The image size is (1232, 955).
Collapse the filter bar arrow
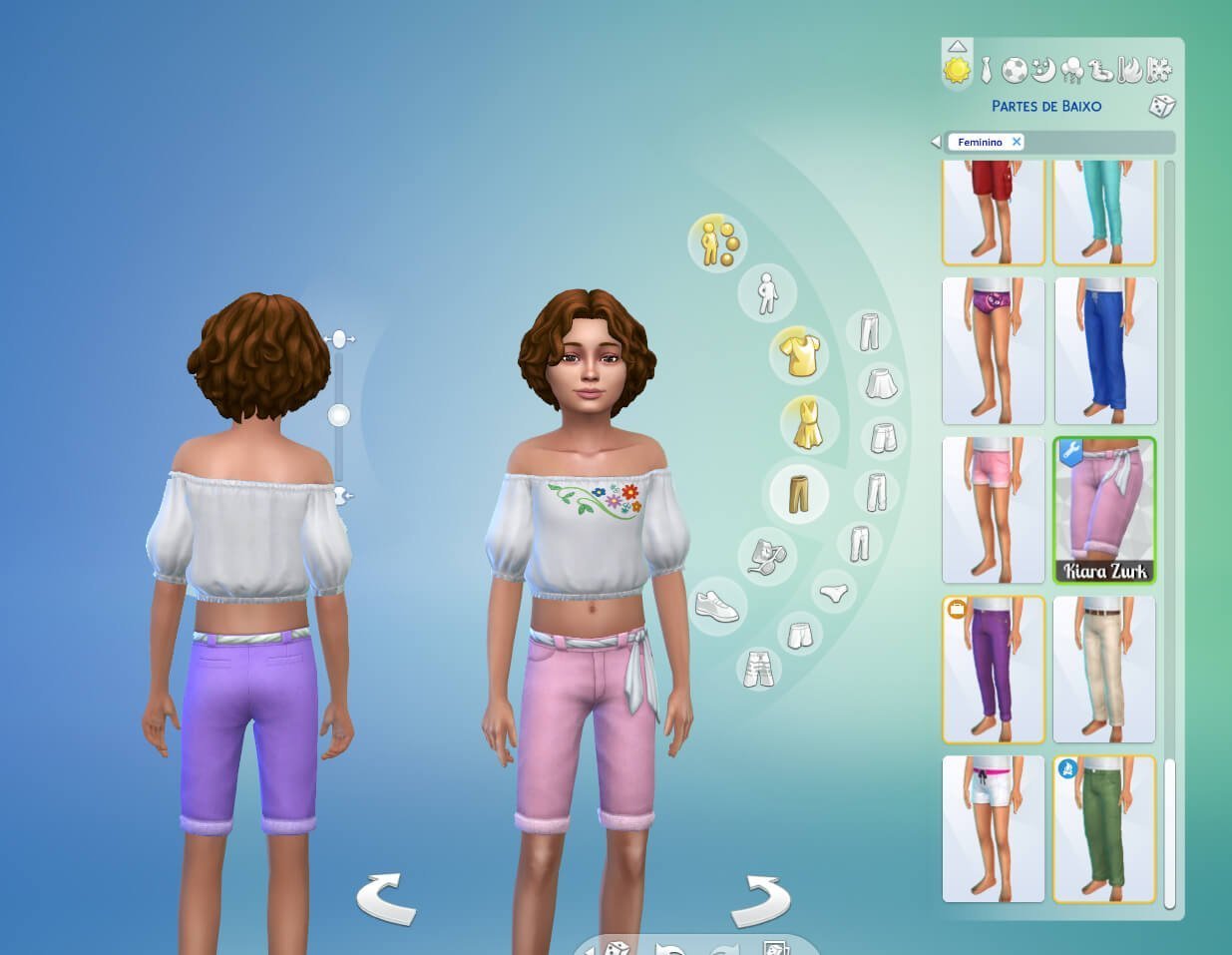(x=936, y=142)
